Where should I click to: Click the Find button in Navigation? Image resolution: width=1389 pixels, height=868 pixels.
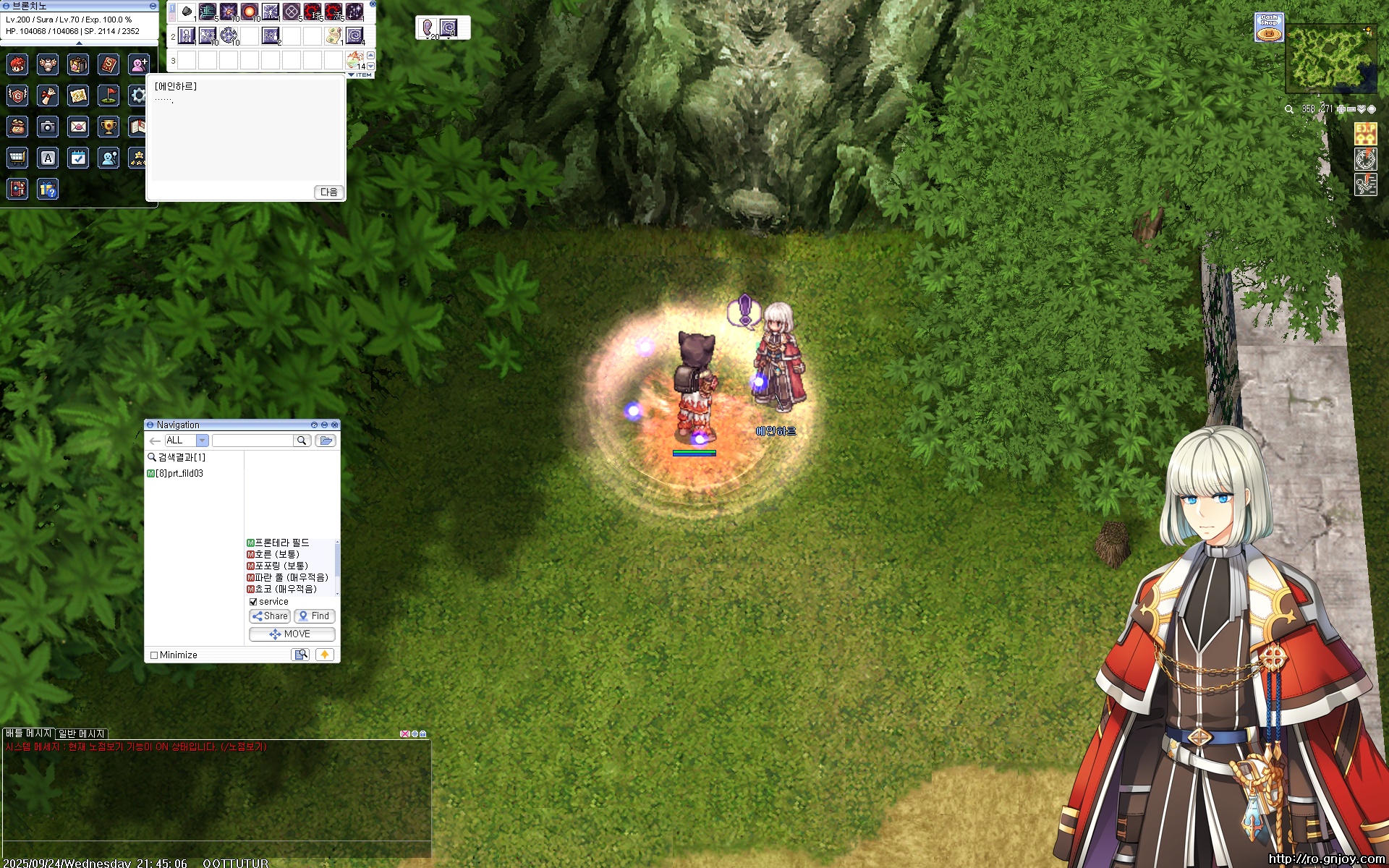click(315, 616)
